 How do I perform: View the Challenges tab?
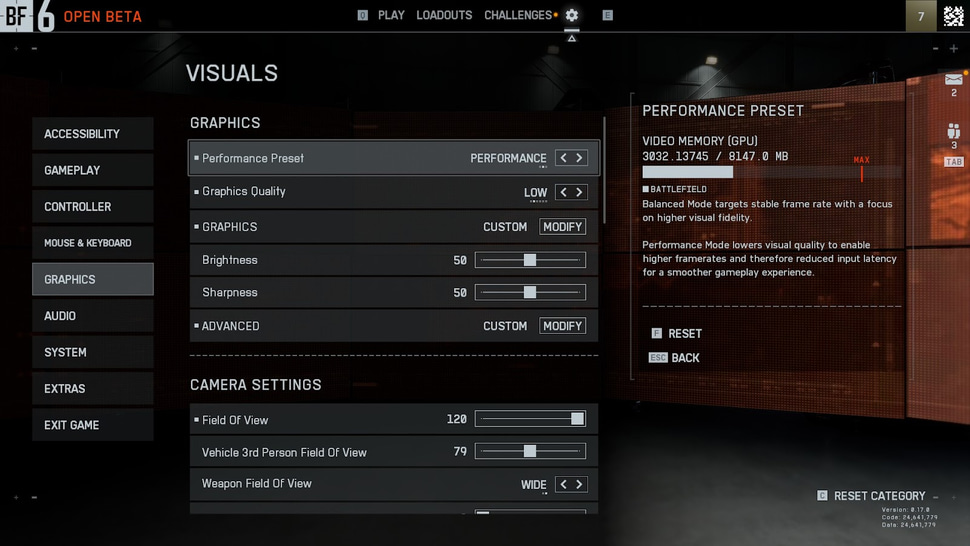pyautogui.click(x=518, y=15)
